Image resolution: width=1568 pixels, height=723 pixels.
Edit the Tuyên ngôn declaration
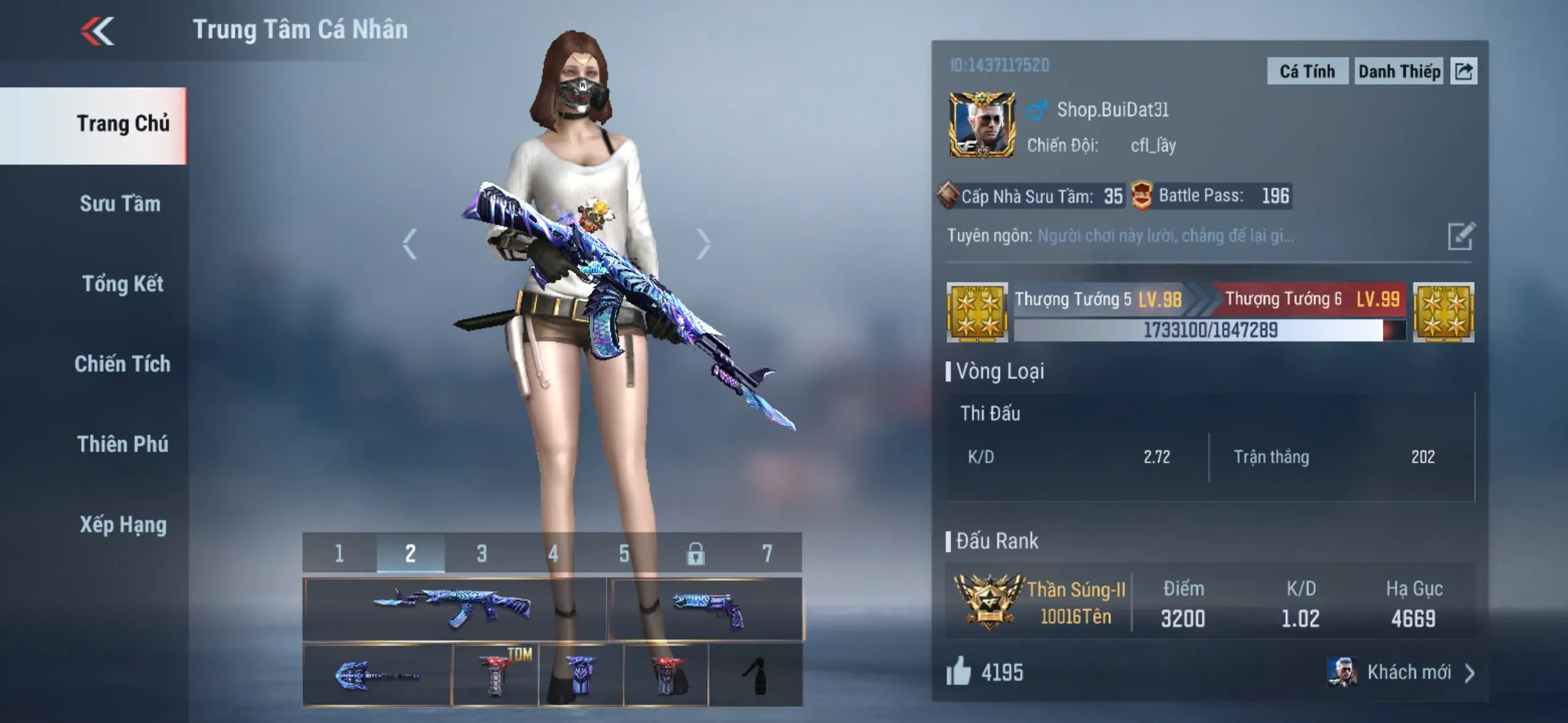click(x=1461, y=236)
